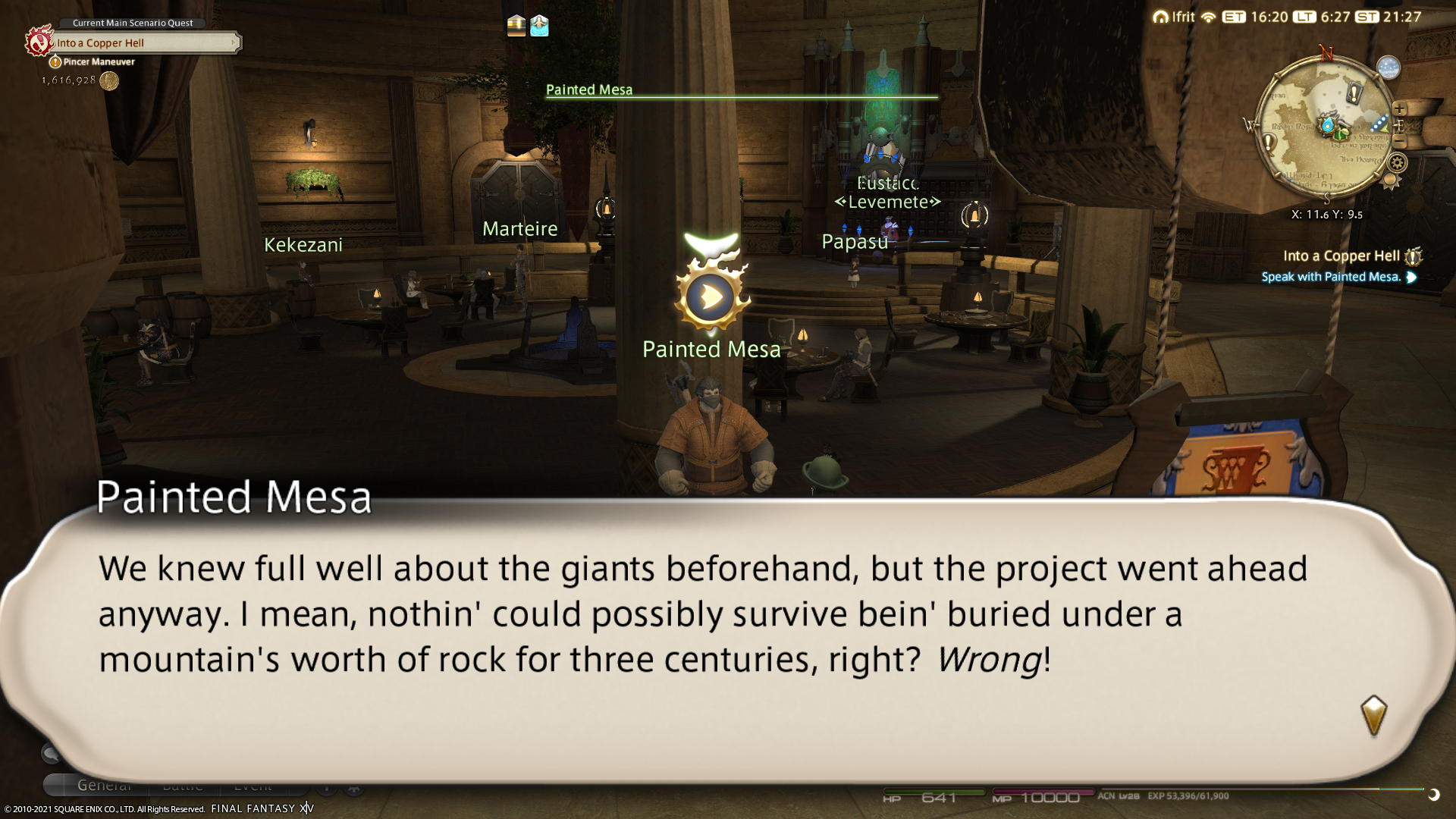1456x819 pixels.
Task: Open the Into a Copper Hell main scenario quest
Action: [144, 43]
